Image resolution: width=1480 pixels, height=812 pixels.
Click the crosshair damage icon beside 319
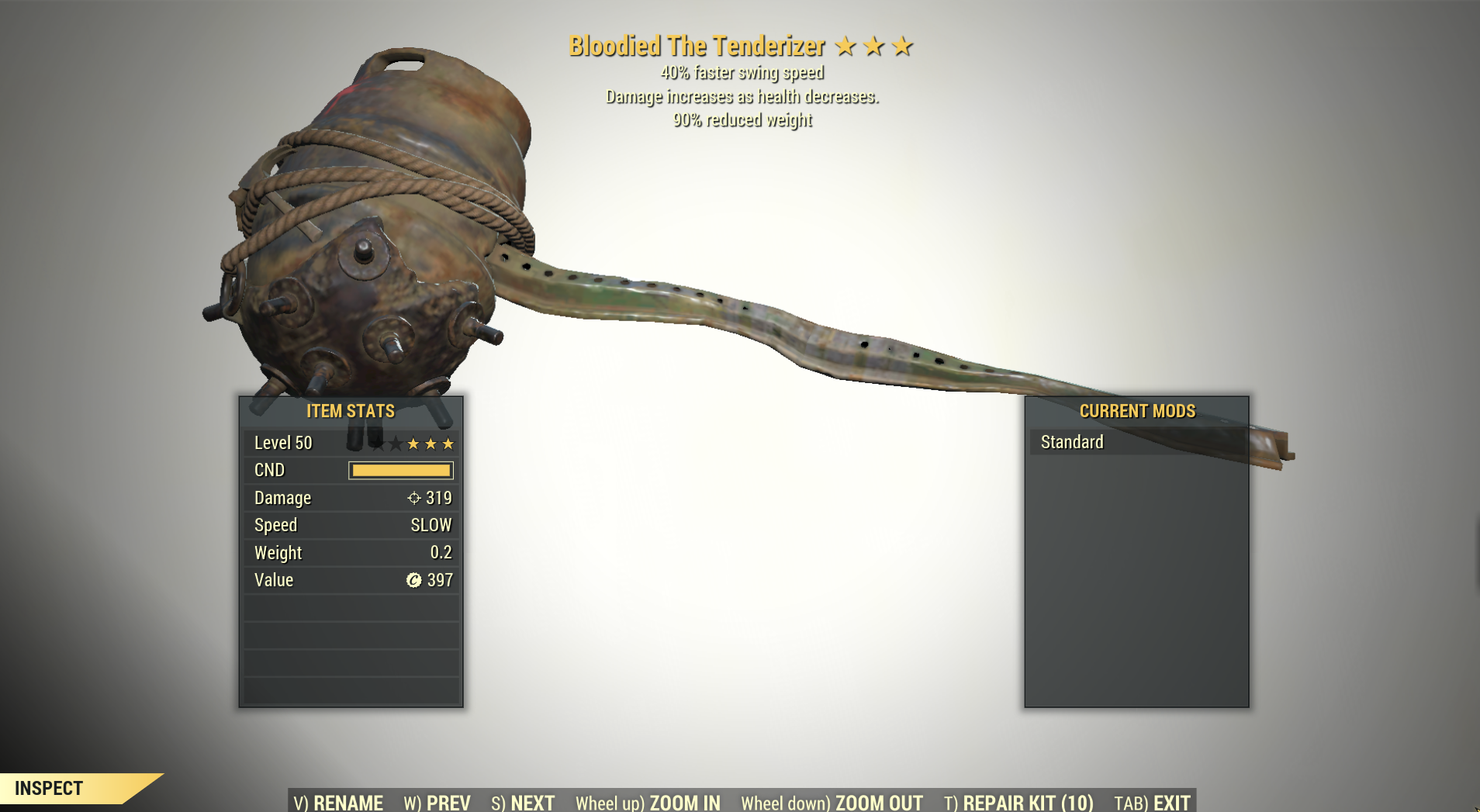415,498
